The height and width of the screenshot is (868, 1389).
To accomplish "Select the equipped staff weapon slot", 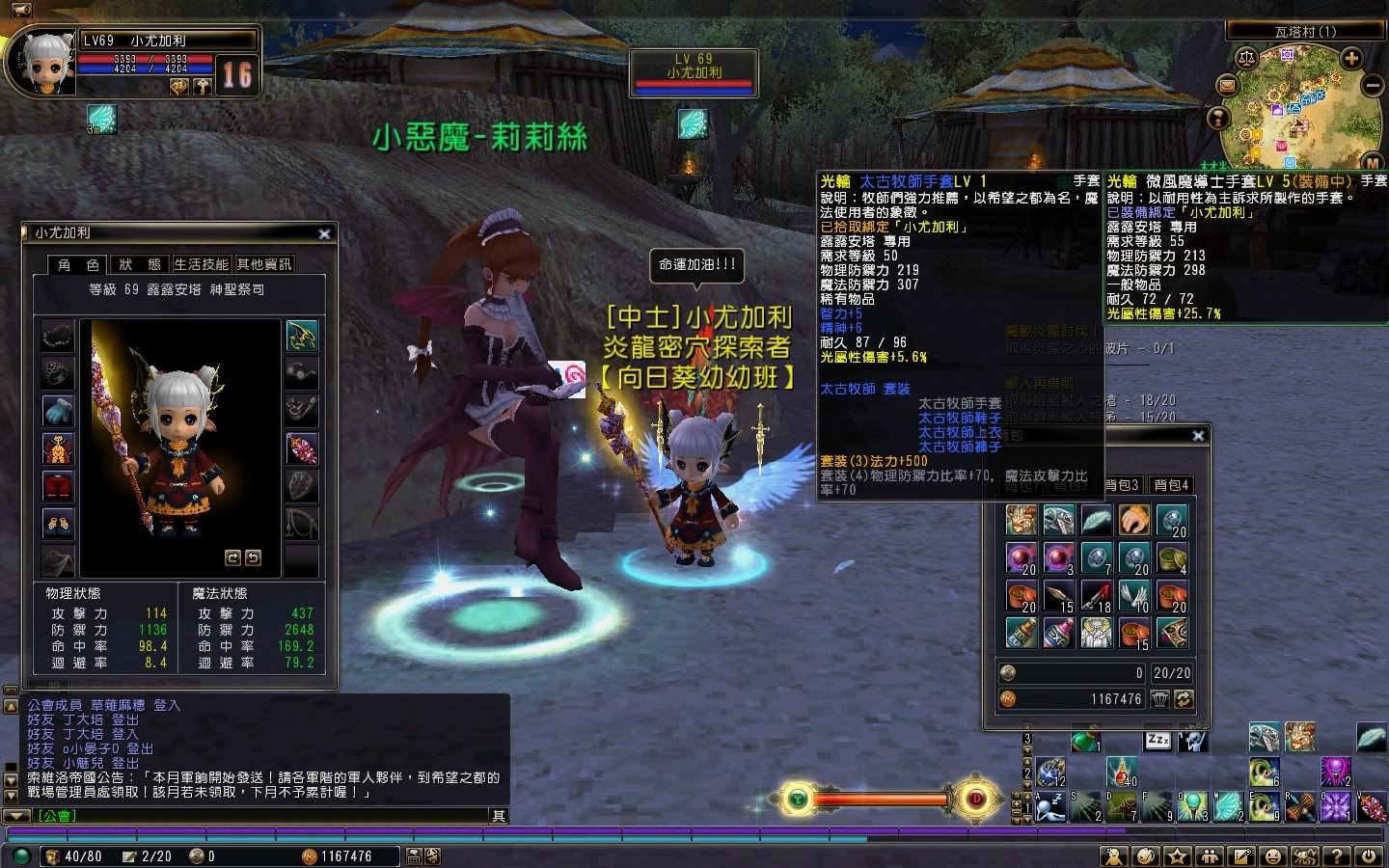I will (302, 448).
